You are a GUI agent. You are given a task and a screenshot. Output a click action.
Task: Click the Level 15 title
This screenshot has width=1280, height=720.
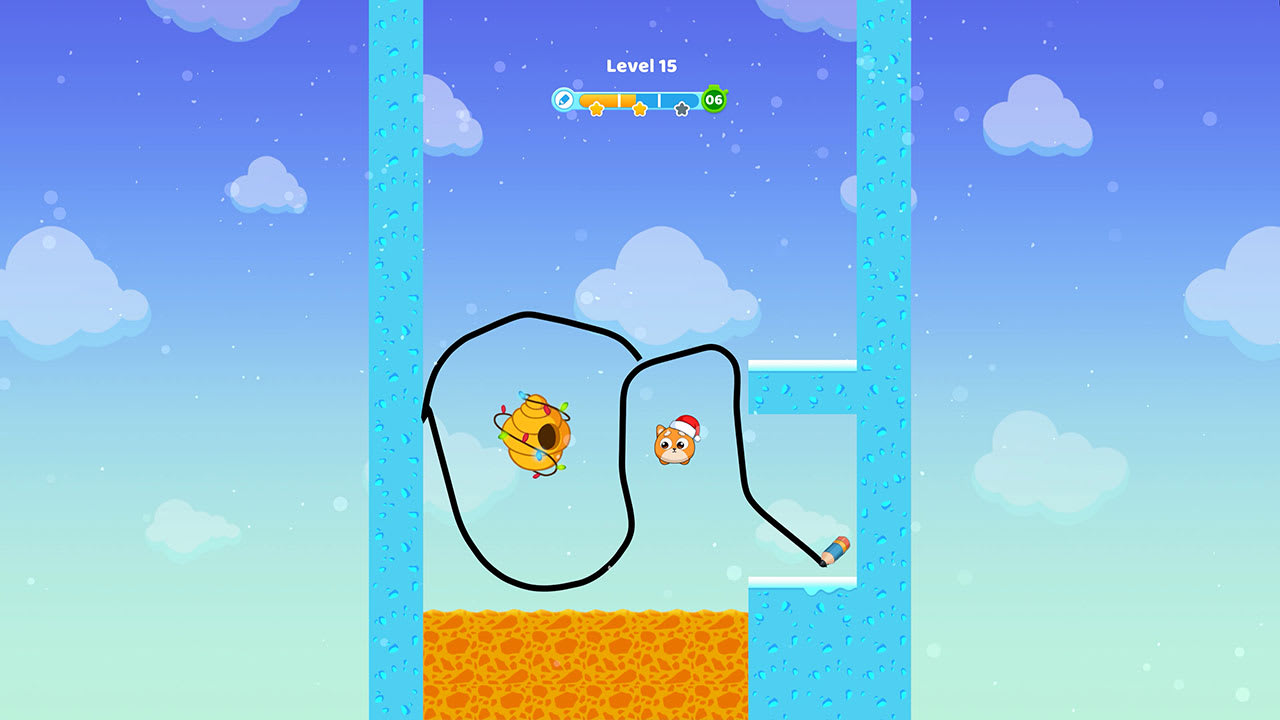point(641,66)
